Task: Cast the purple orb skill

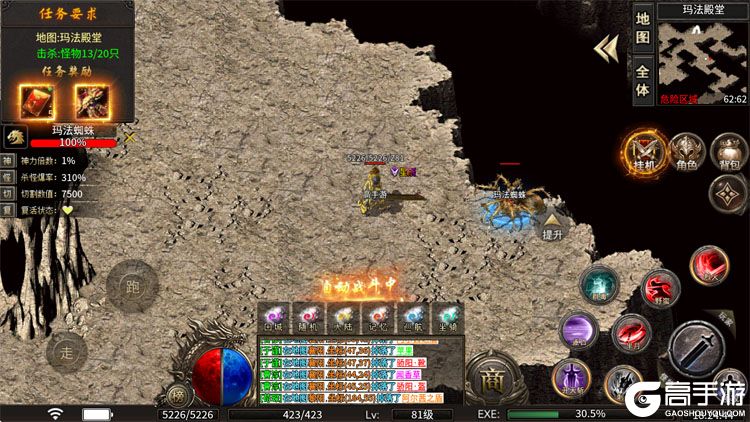Action: (579, 331)
